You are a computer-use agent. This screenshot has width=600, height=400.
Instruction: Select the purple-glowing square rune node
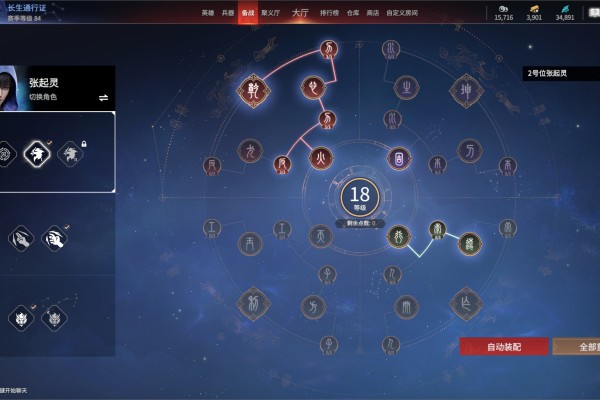pos(399,158)
